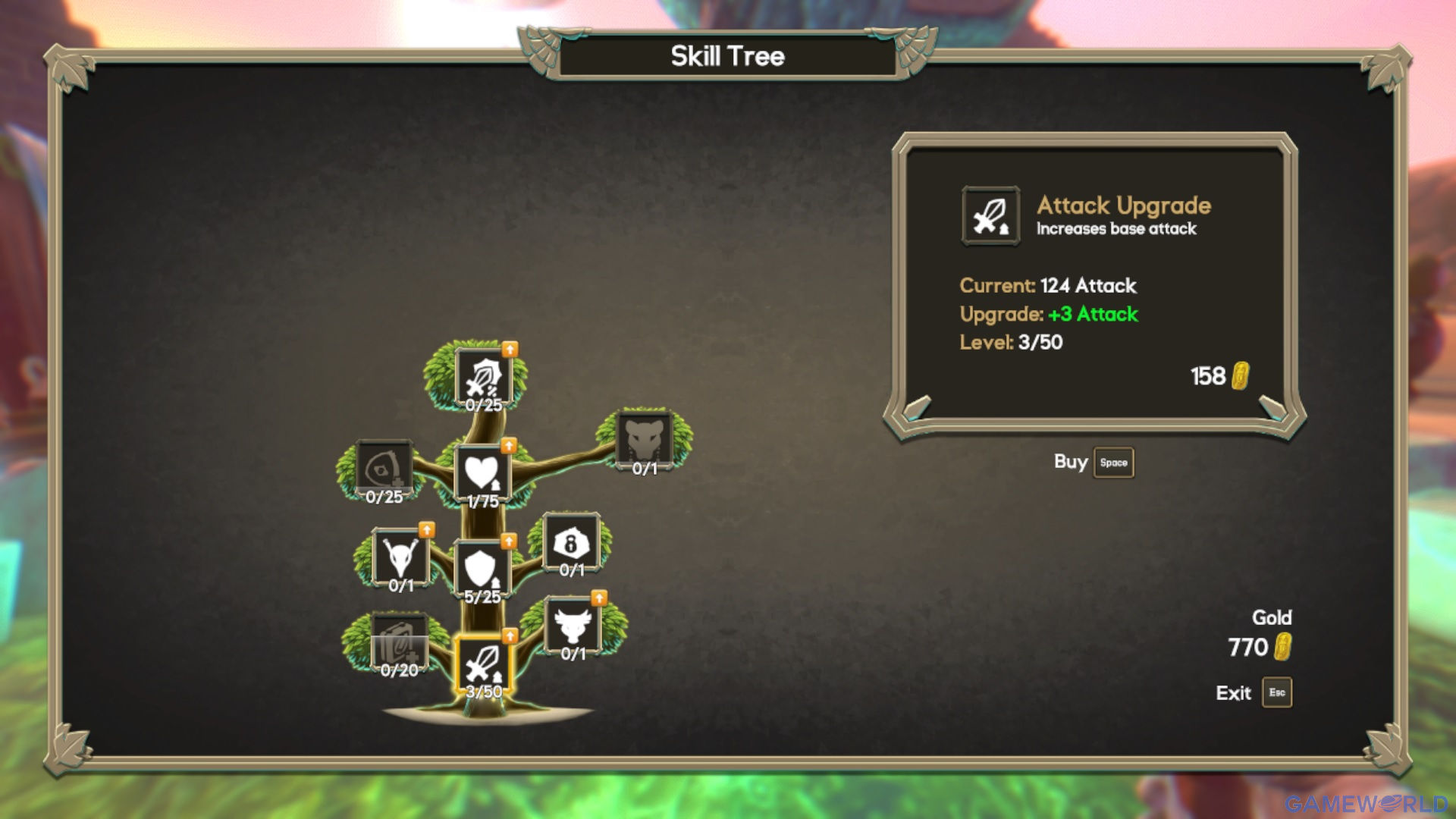Pick the sword percent skill at treetop
Screen dimensions: 1456x819
coord(483,377)
